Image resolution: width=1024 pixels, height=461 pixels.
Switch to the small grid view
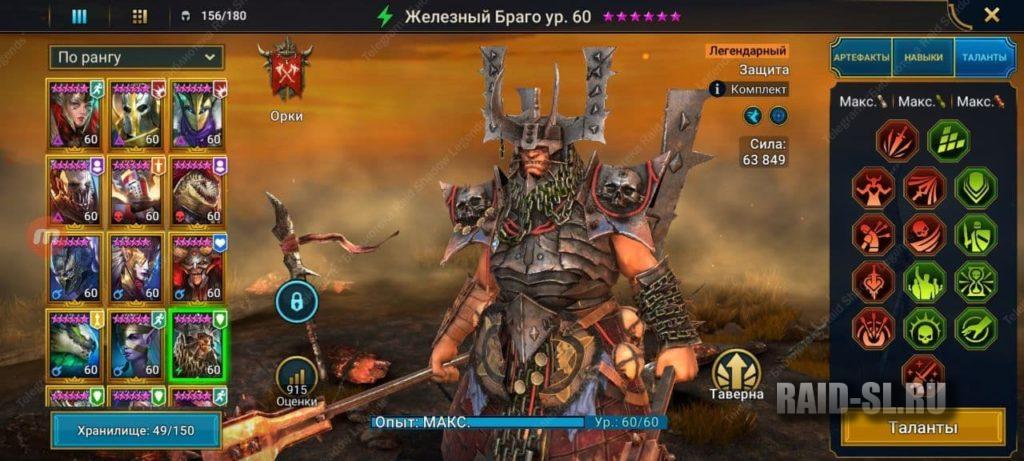139,16
